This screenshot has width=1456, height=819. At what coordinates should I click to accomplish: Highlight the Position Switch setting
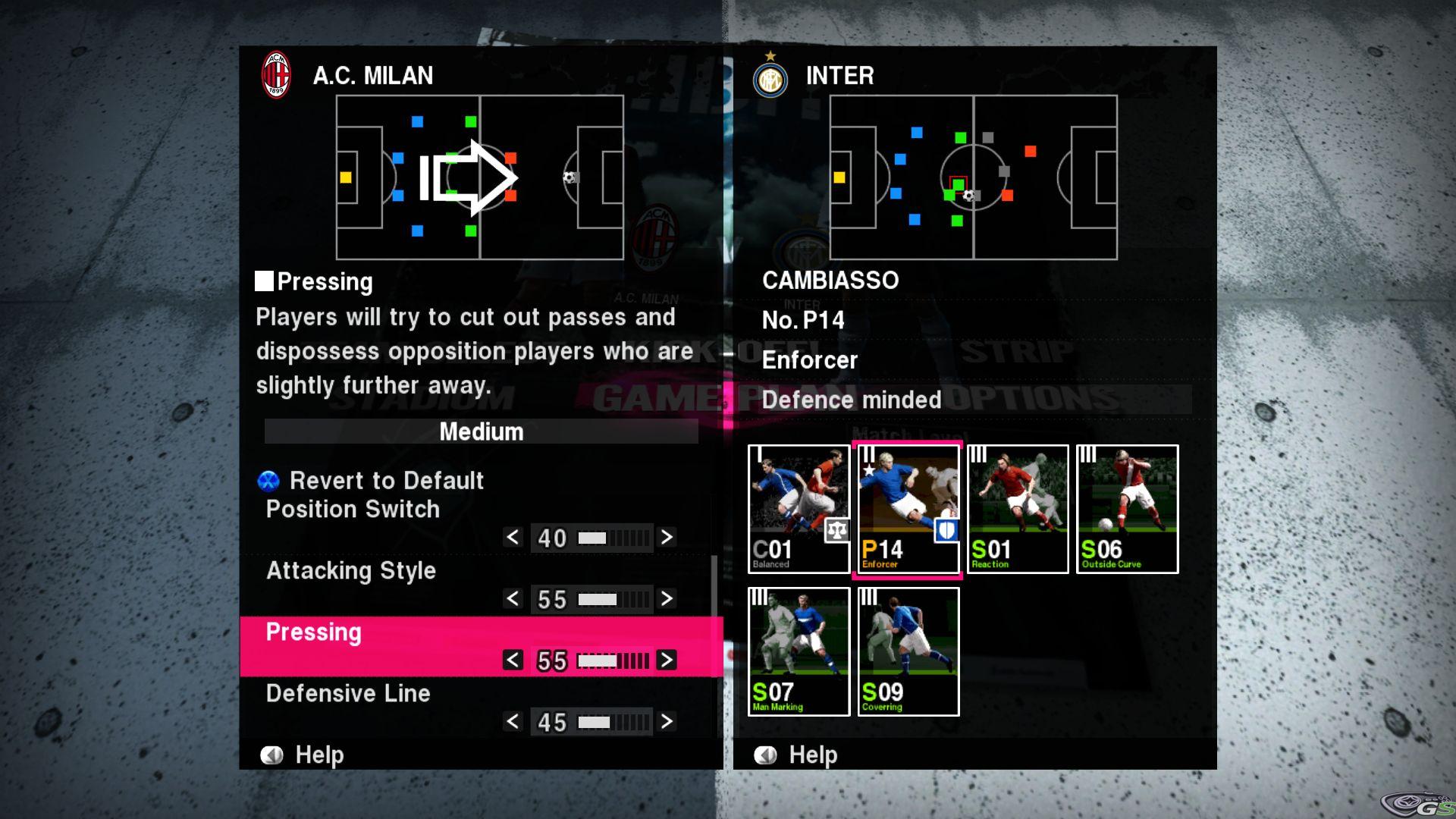tap(353, 509)
